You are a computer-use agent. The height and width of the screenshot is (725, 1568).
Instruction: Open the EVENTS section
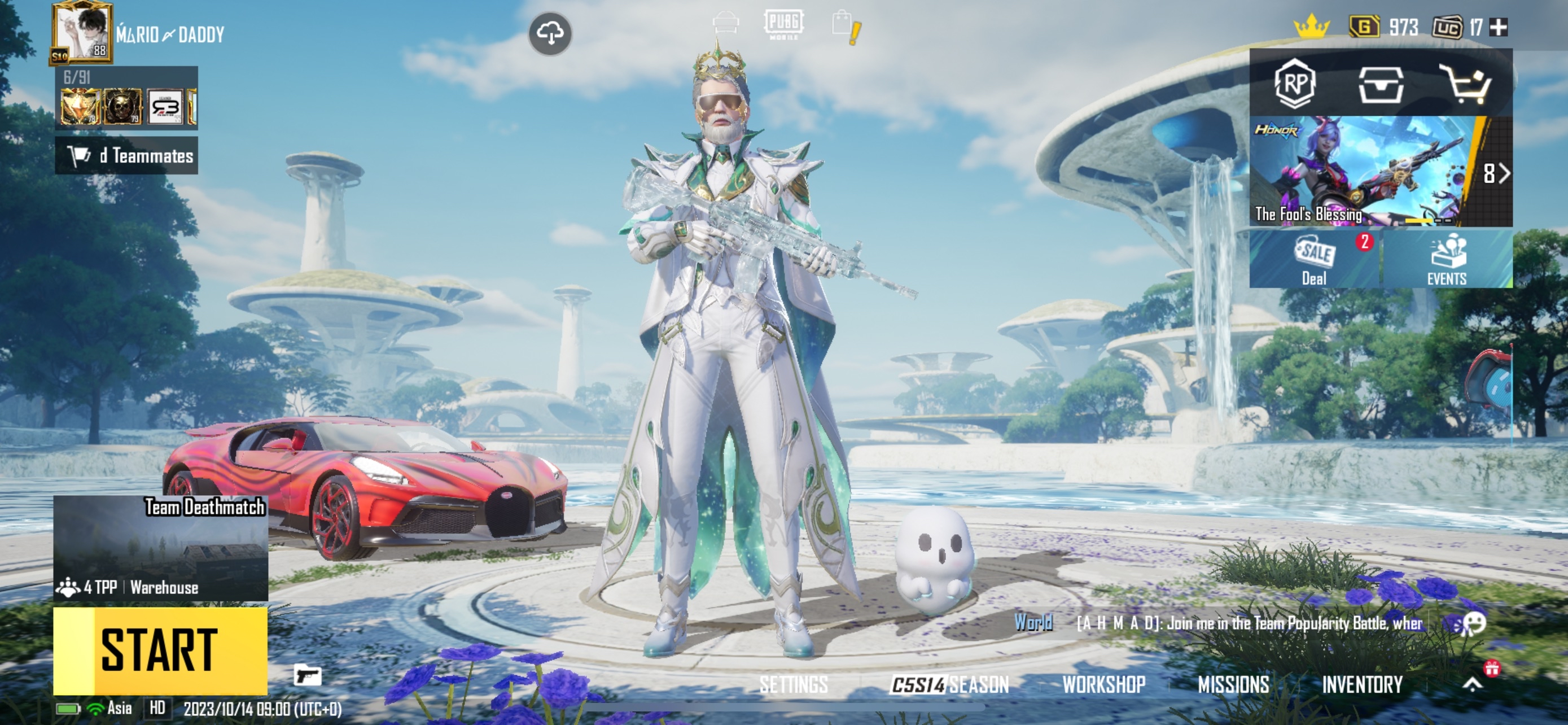[x=1446, y=260]
